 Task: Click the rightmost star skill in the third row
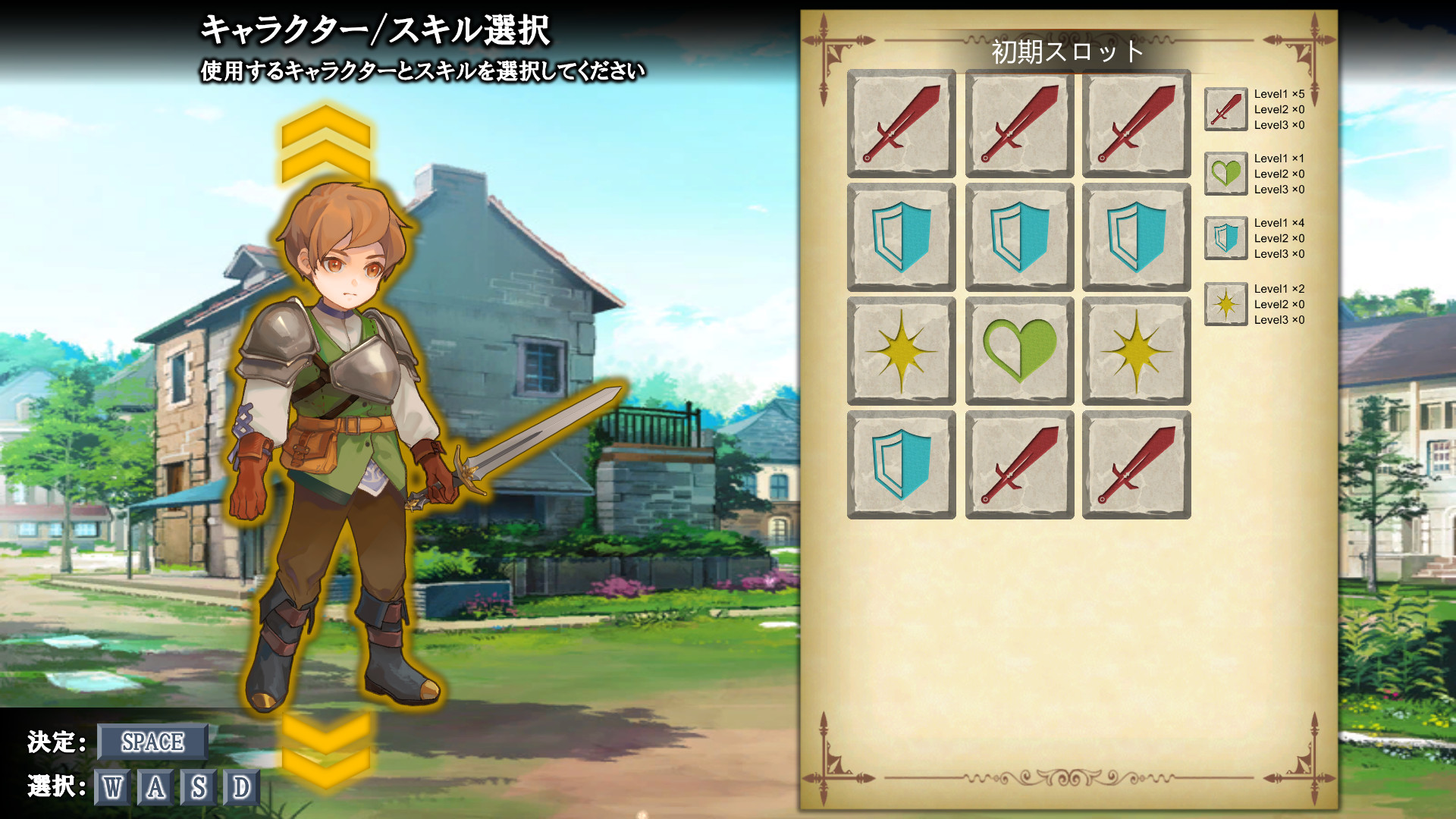coord(1136,350)
